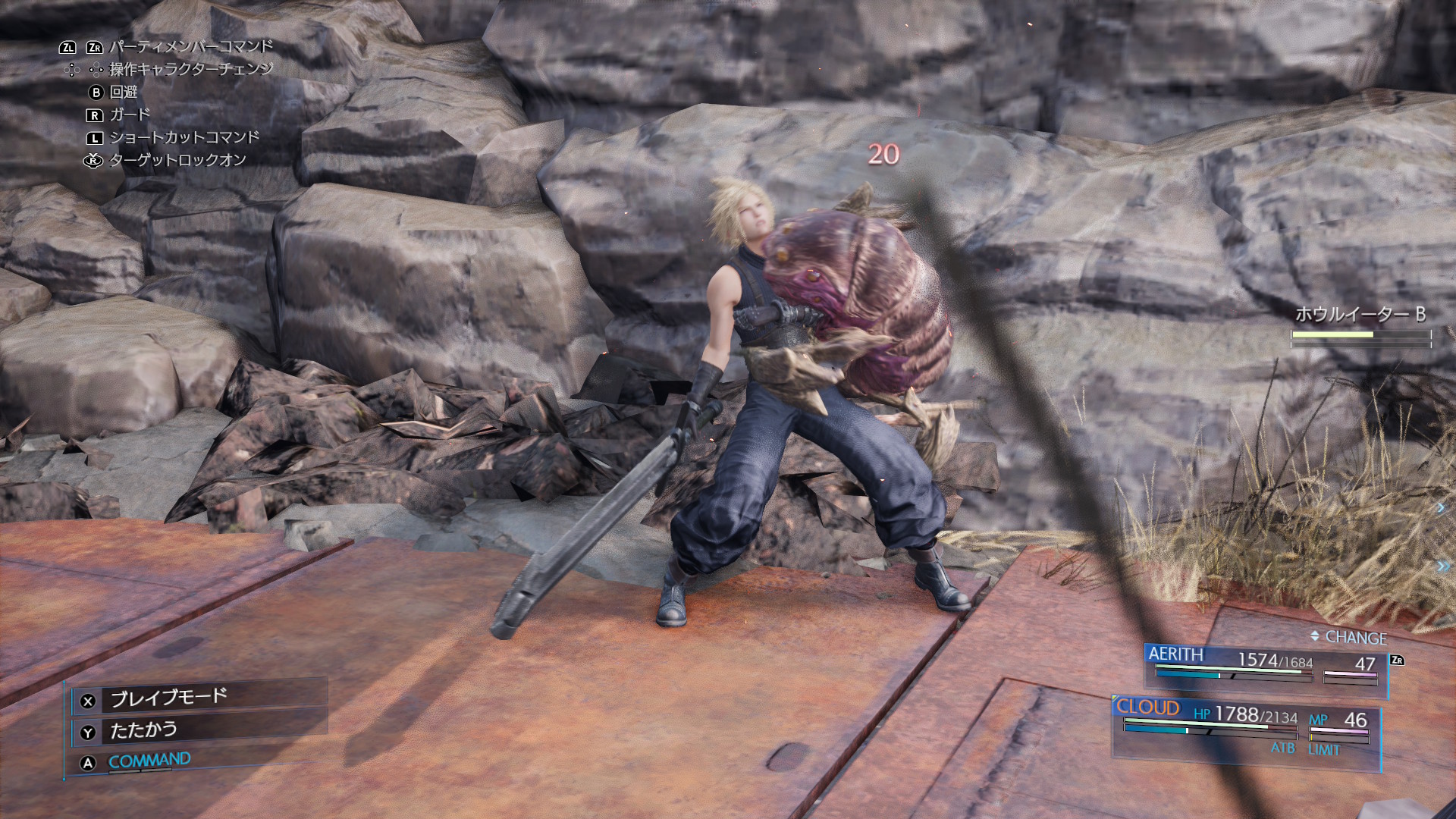
Task: Choose the たたかう attack command
Action: [144, 730]
